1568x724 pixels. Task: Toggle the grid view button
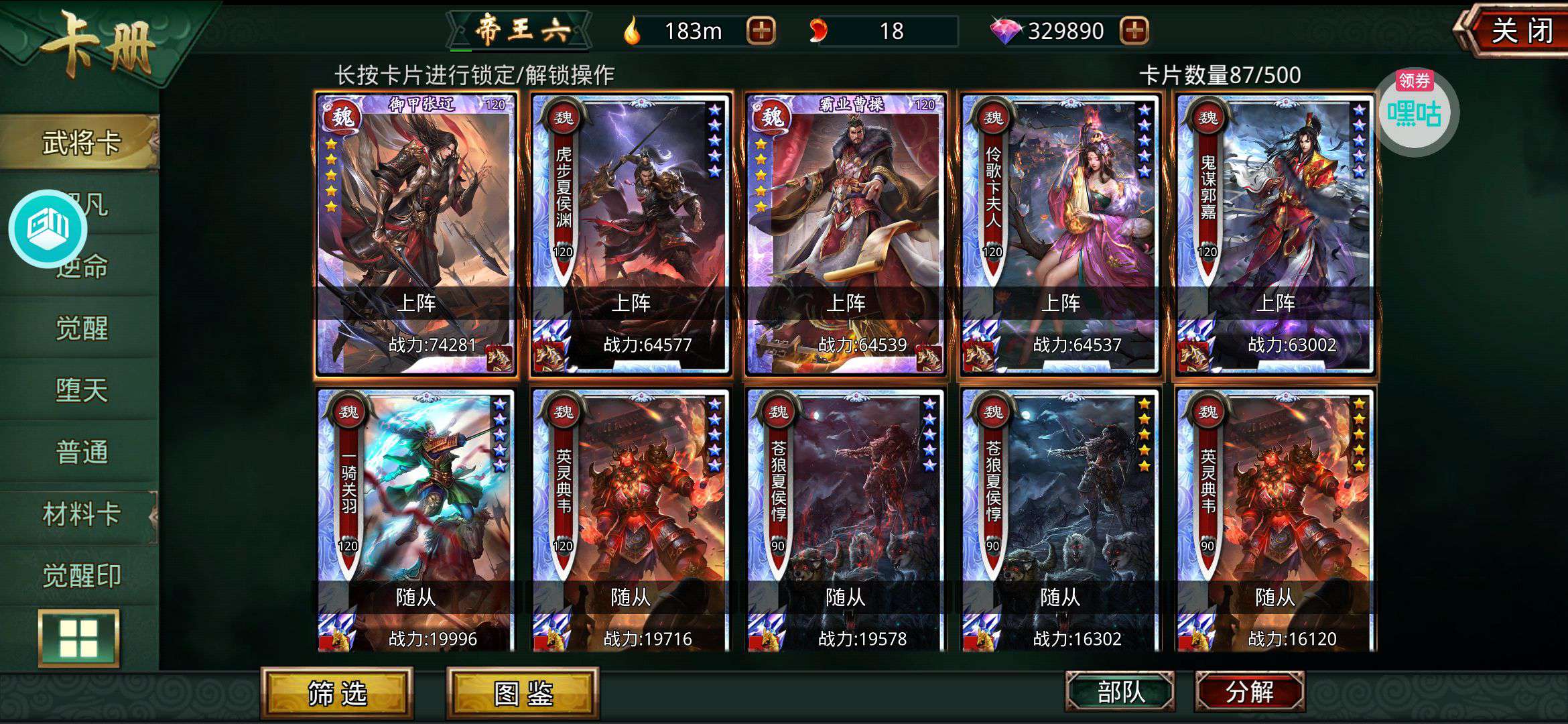[x=79, y=638]
